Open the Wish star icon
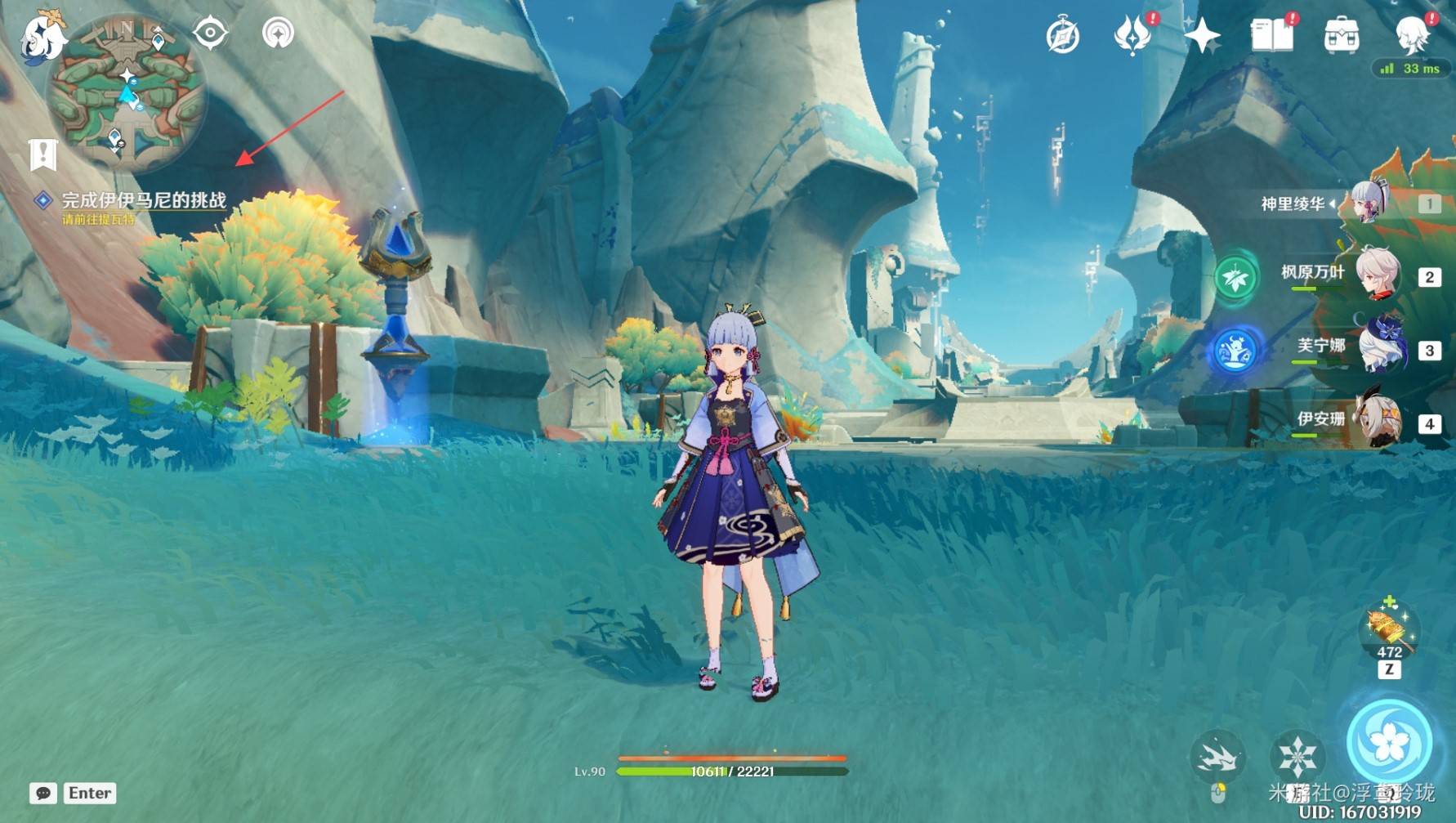The height and width of the screenshot is (823, 1456). point(1202,36)
